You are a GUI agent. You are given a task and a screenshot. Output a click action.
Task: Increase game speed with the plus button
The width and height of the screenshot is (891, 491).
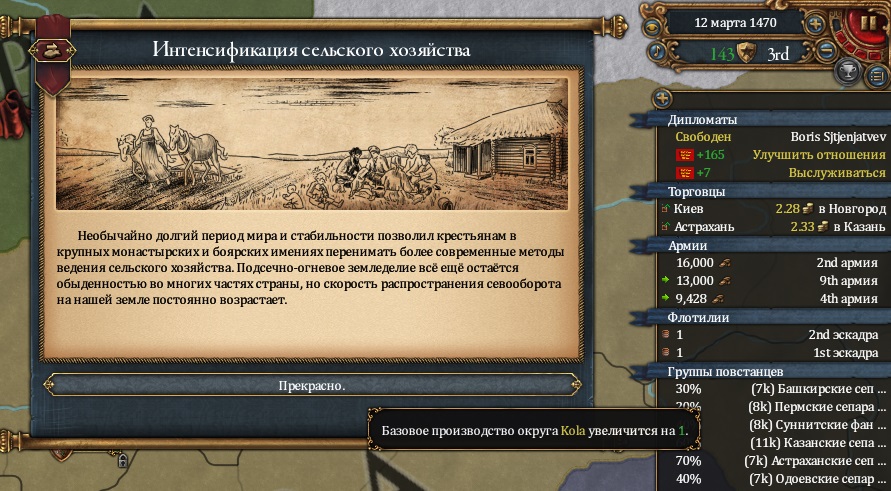coord(816,23)
